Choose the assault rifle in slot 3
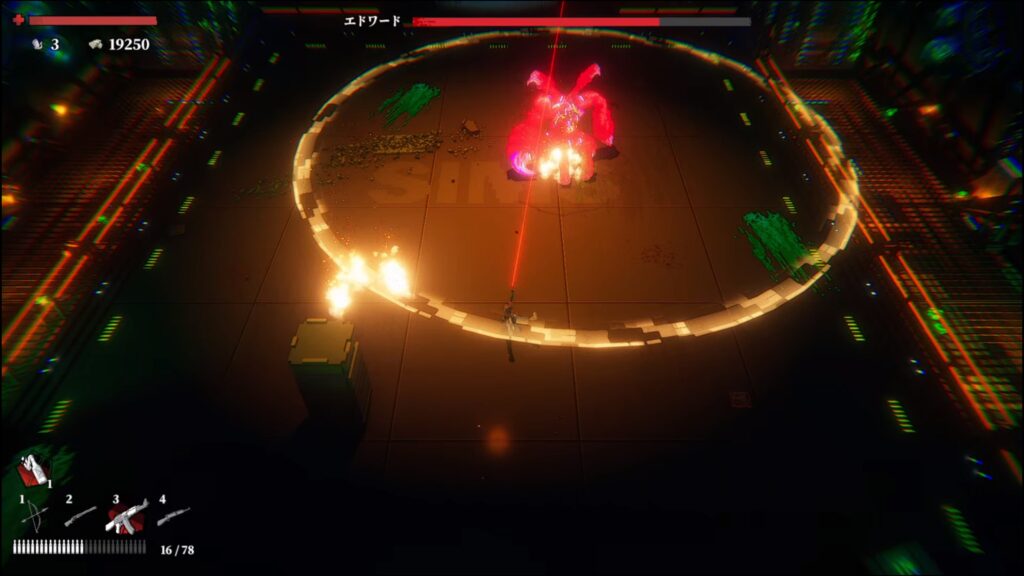The height and width of the screenshot is (576, 1024). [x=127, y=516]
